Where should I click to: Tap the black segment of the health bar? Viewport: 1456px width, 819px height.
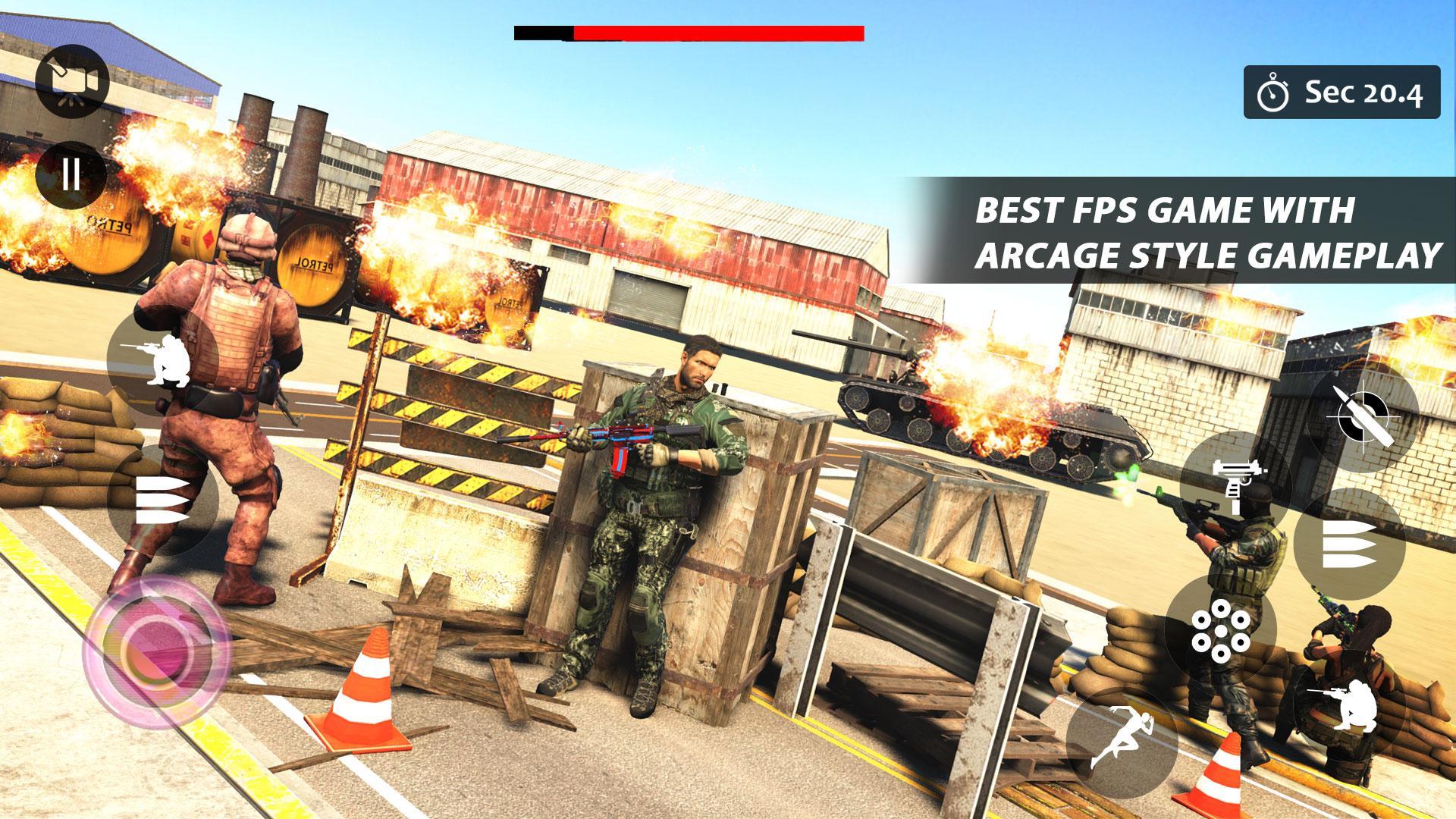coord(542,33)
